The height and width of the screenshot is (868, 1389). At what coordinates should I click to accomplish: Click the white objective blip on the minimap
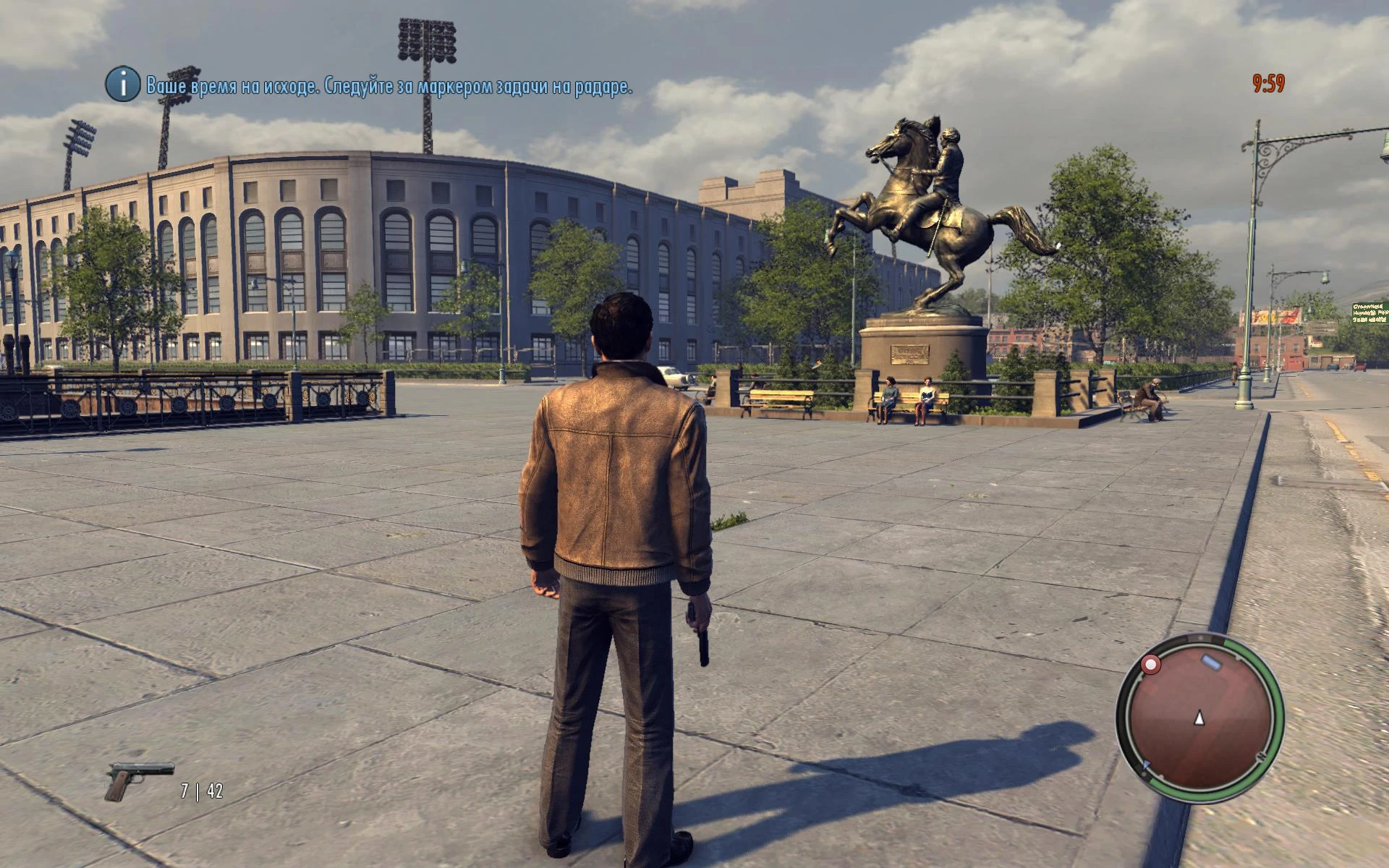point(1210,661)
